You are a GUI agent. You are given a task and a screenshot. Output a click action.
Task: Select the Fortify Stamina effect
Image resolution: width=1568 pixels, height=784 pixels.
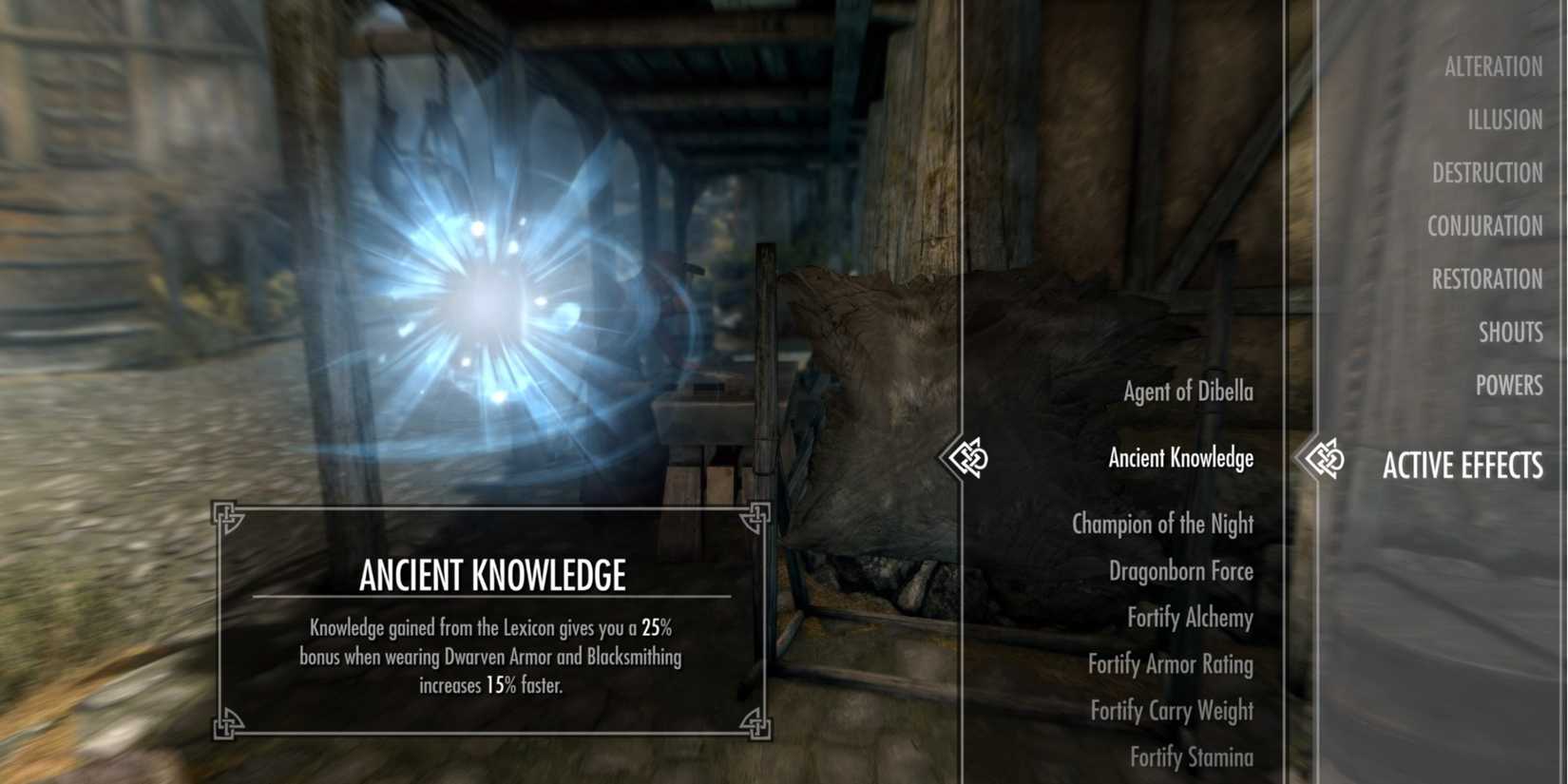1190,757
